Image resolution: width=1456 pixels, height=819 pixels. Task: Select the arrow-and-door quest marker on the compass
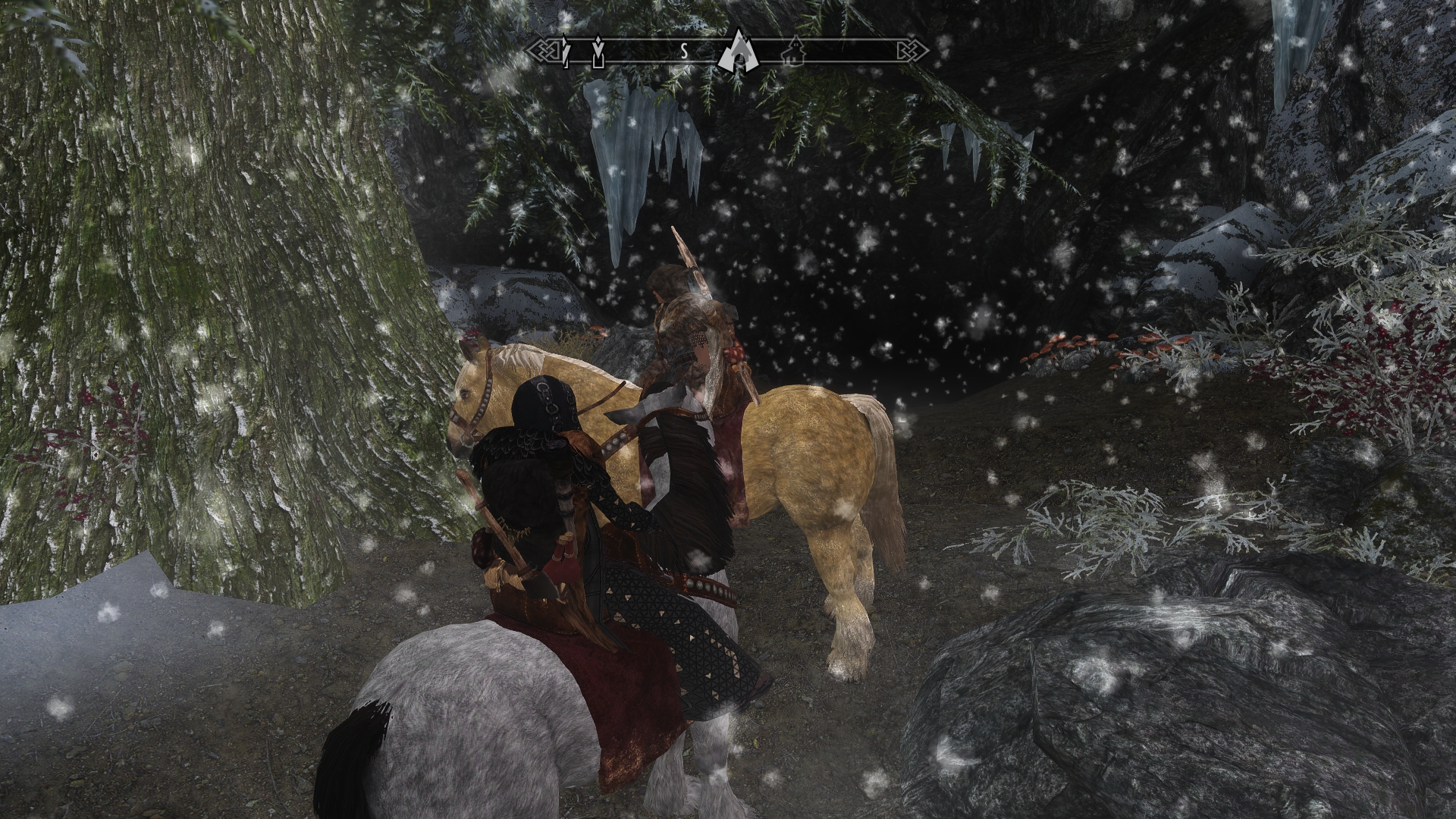[598, 51]
